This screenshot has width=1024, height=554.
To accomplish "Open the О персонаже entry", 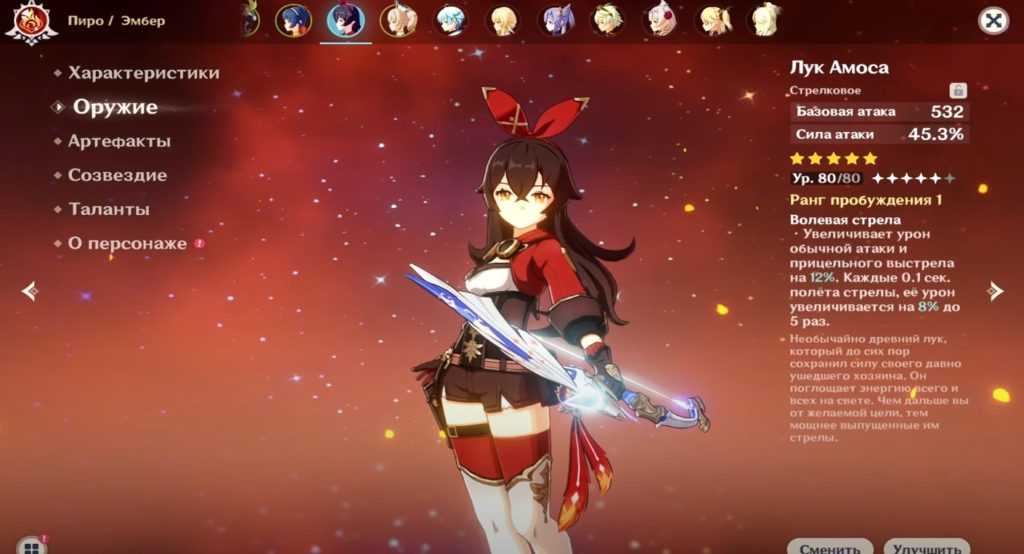I will point(127,243).
